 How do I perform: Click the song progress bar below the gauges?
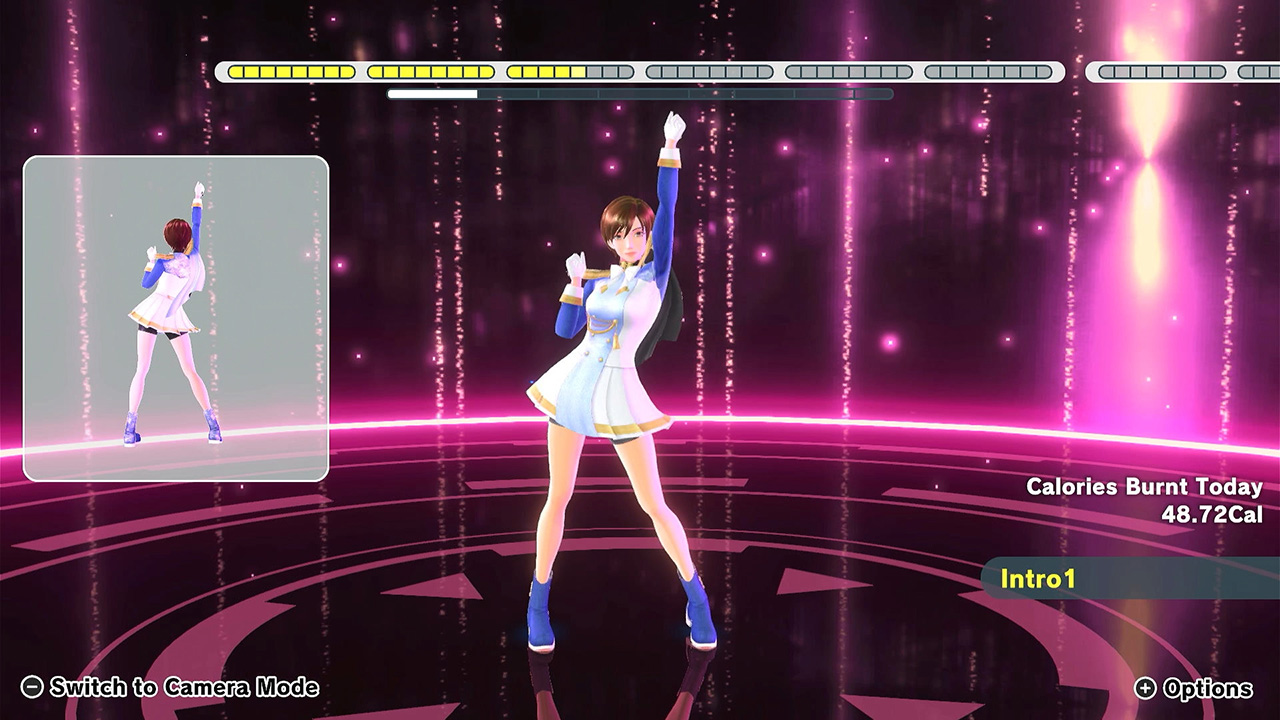[640, 92]
